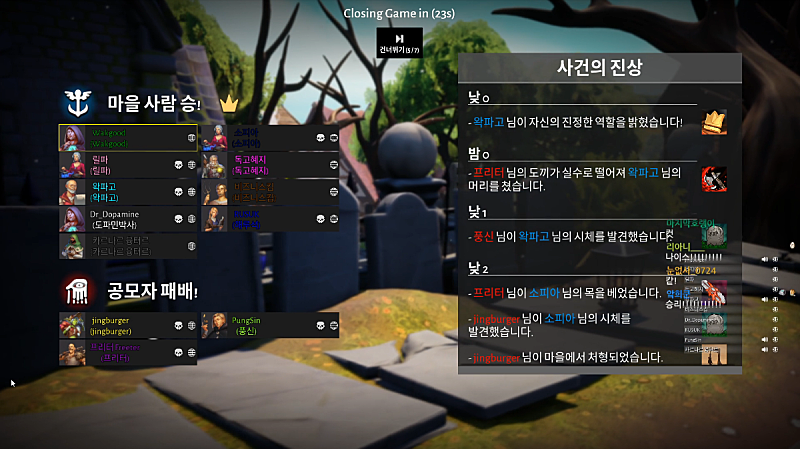Choose the 왁파고 player entry
The image size is (800, 449).
point(128,191)
